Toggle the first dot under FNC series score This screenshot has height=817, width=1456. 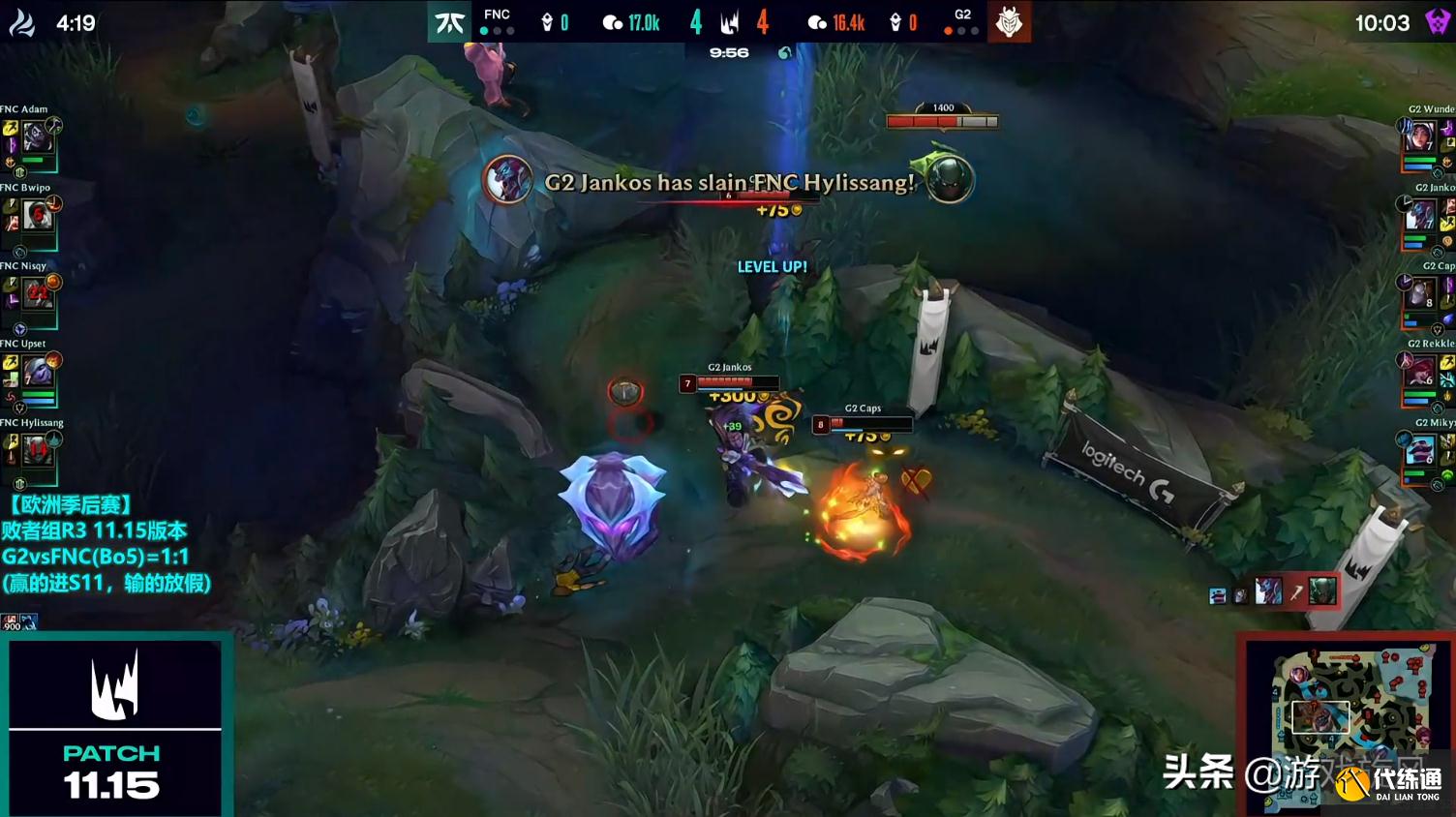[x=482, y=31]
